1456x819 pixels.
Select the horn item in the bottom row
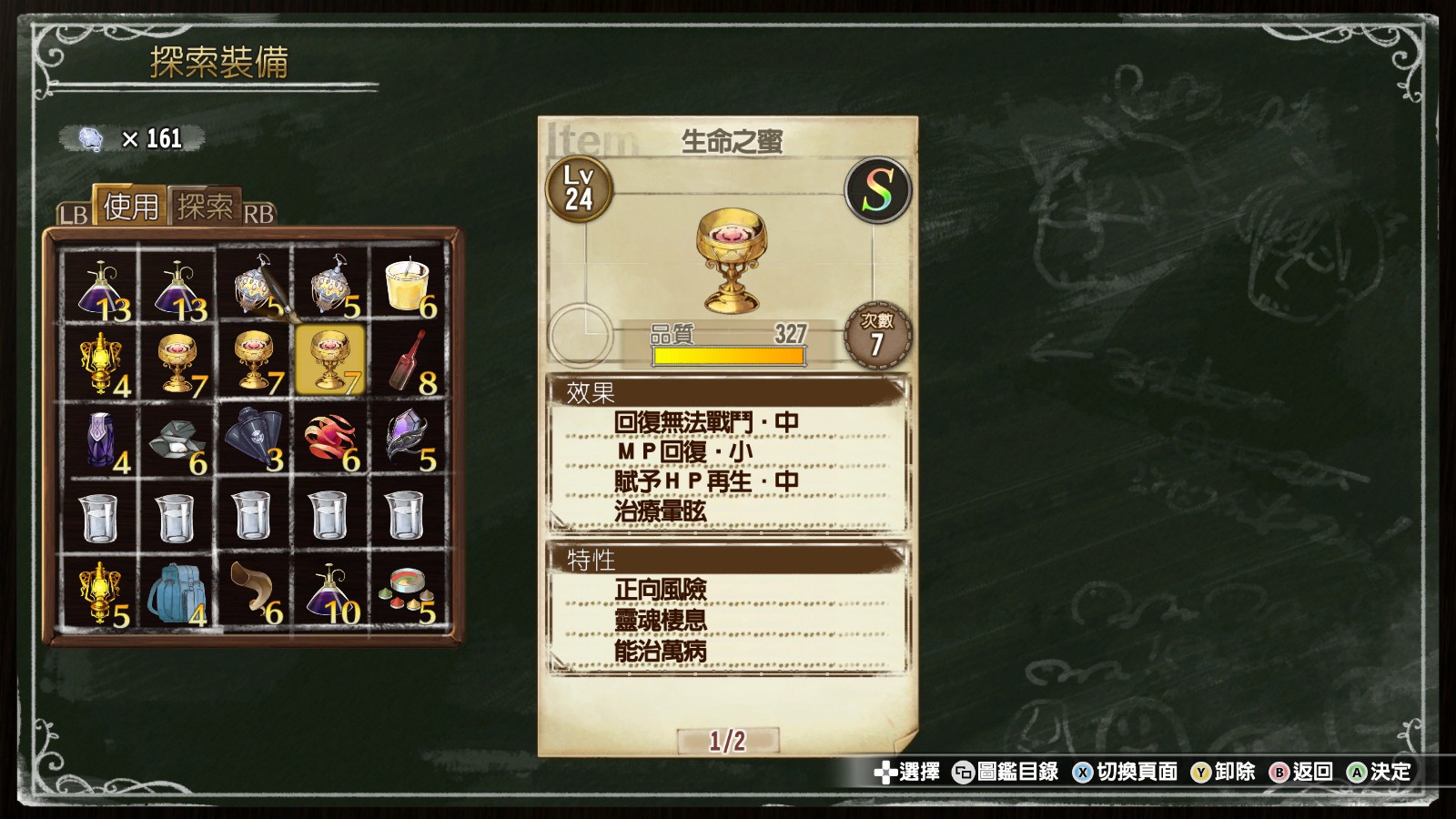point(253,591)
